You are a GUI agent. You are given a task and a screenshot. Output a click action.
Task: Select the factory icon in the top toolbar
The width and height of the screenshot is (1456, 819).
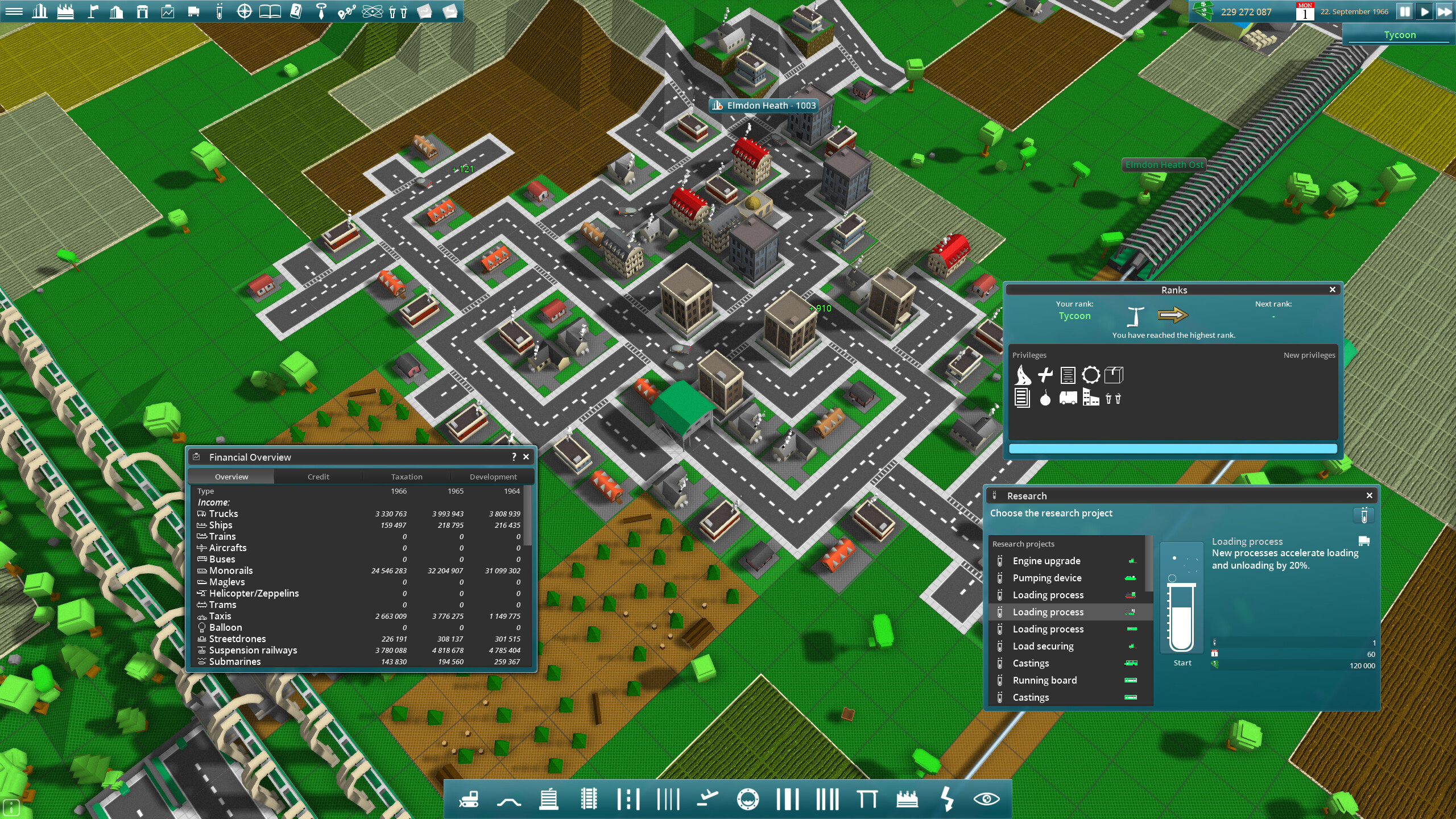click(x=67, y=11)
